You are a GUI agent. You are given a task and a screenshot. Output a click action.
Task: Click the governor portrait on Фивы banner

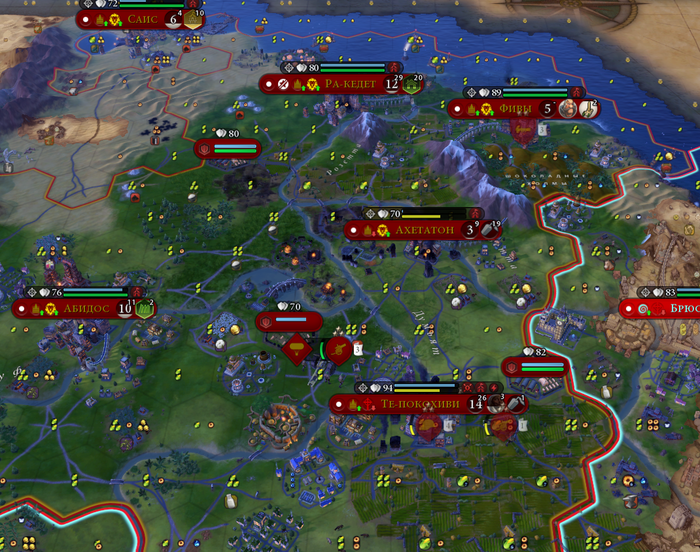pos(569,108)
